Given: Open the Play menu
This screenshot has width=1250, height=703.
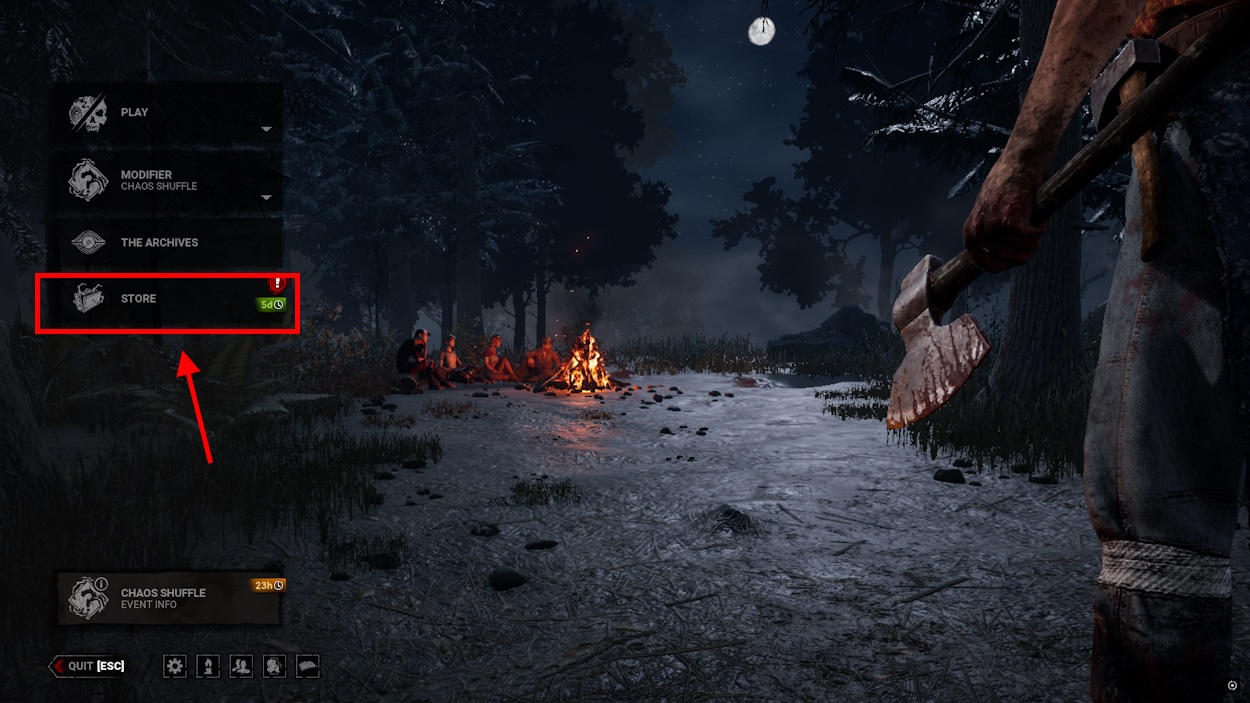Looking at the screenshot, I should tap(168, 113).
